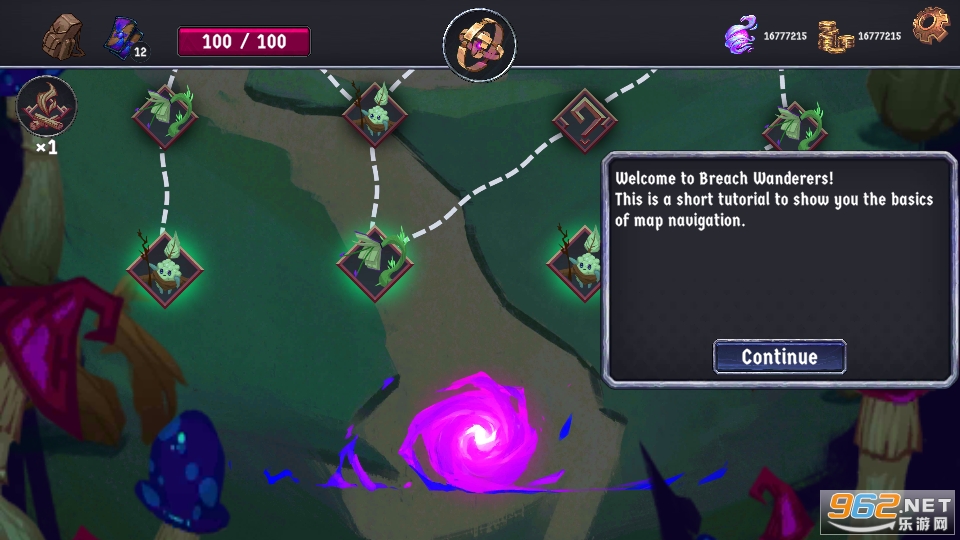Choose the question mark map node
The width and height of the screenshot is (960, 540).
[584, 119]
